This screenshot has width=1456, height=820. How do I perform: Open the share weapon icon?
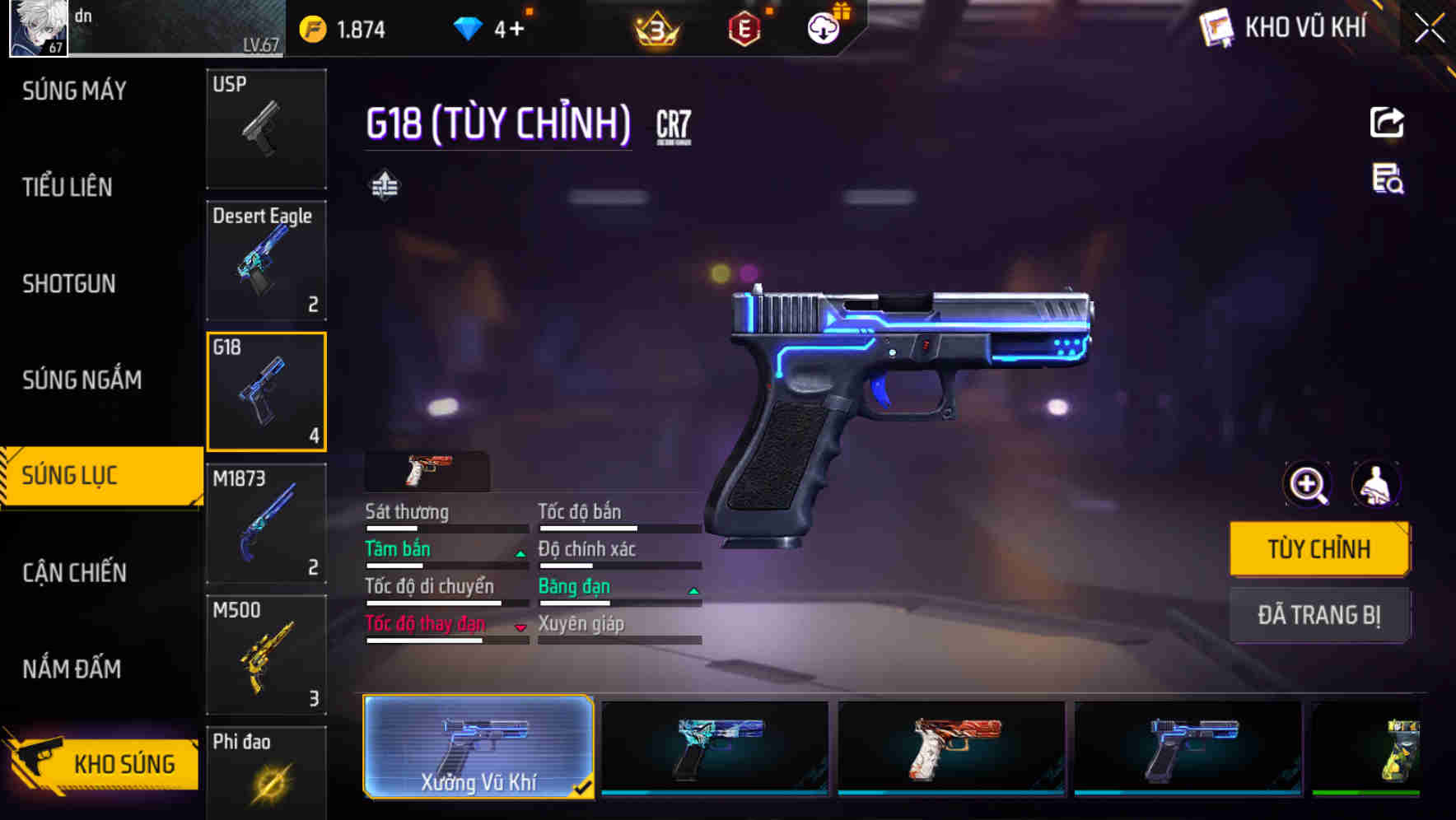point(1386,122)
